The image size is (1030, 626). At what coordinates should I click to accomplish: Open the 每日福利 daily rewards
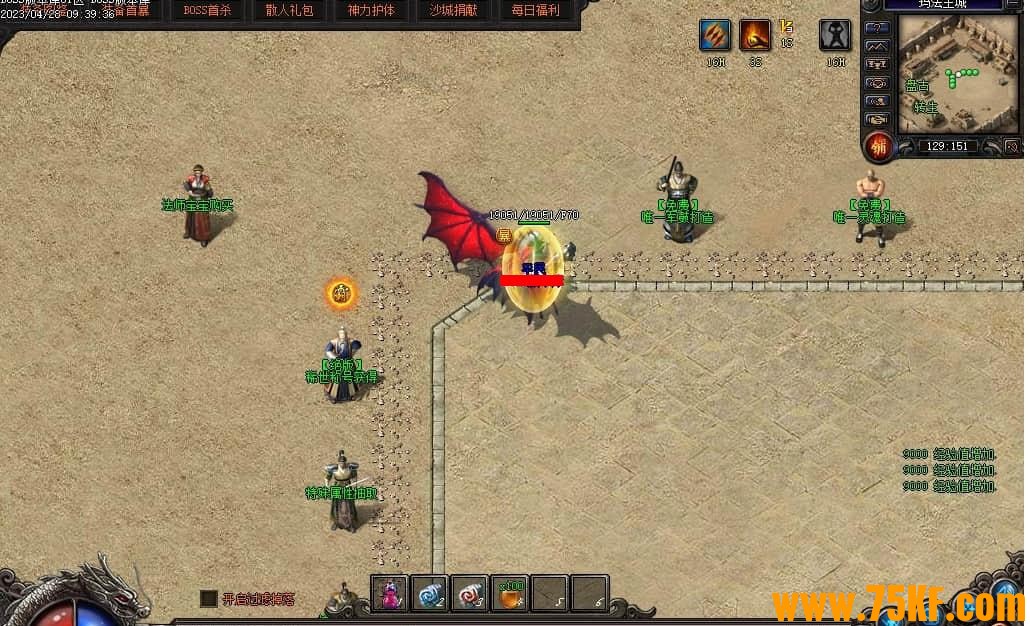click(535, 11)
